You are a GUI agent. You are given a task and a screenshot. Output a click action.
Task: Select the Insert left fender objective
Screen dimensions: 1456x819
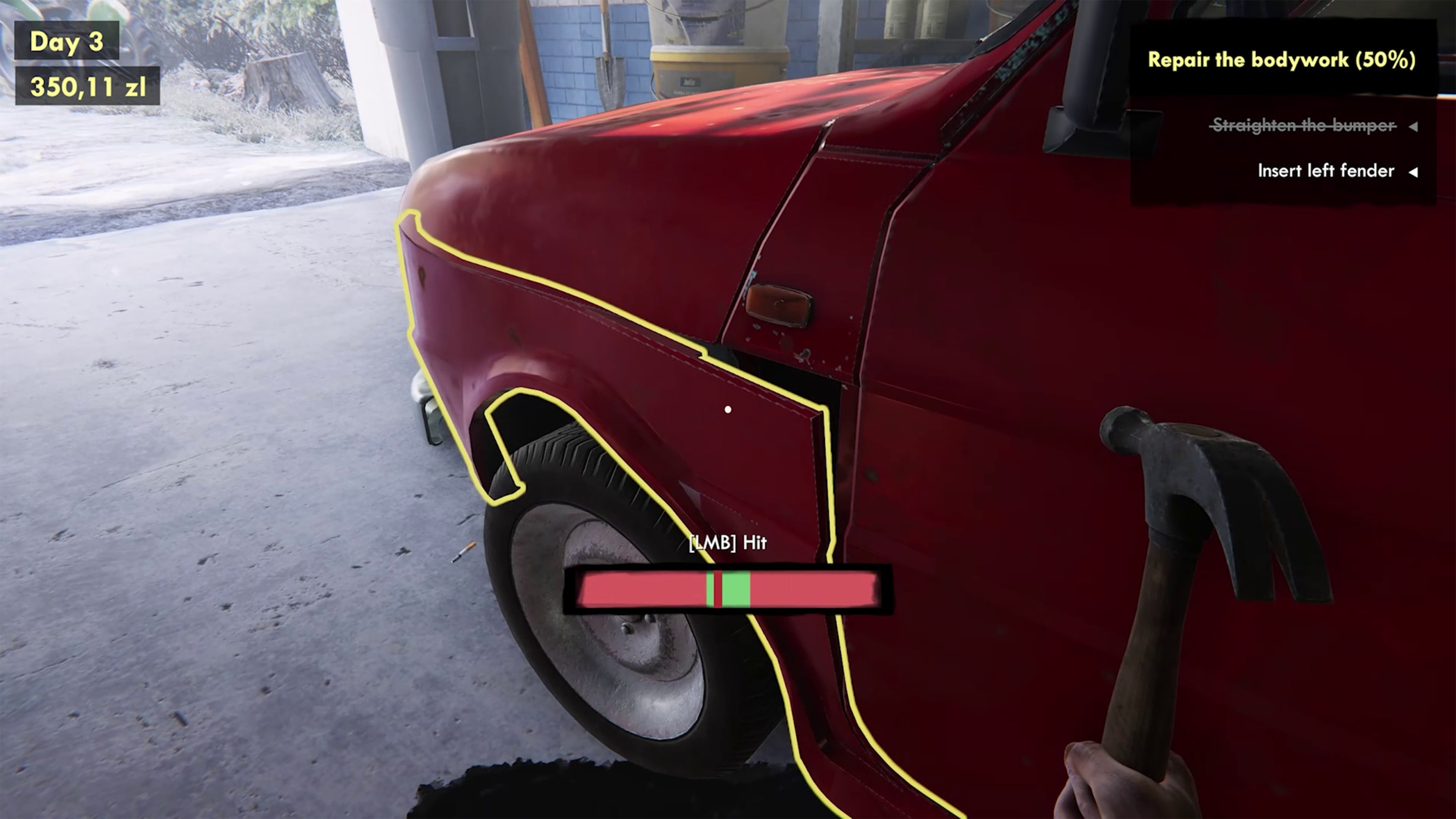(1326, 171)
